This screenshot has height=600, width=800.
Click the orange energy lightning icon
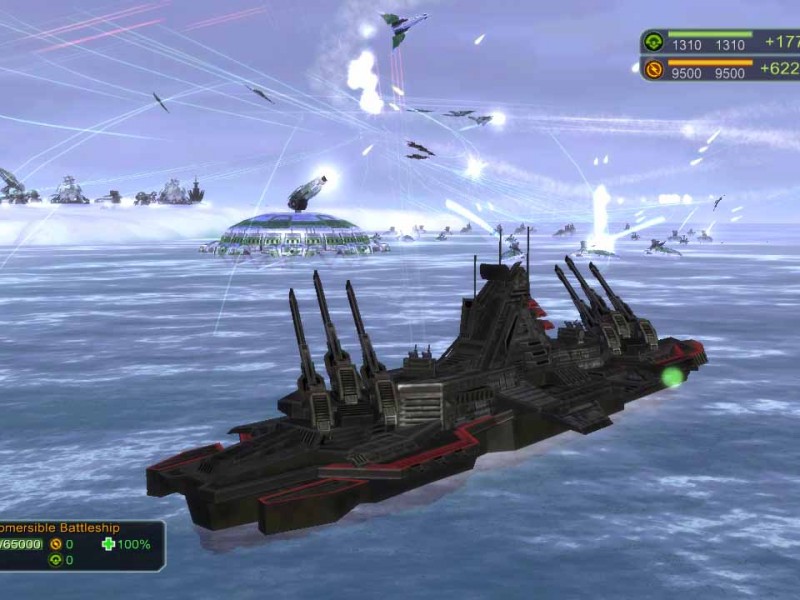(654, 69)
